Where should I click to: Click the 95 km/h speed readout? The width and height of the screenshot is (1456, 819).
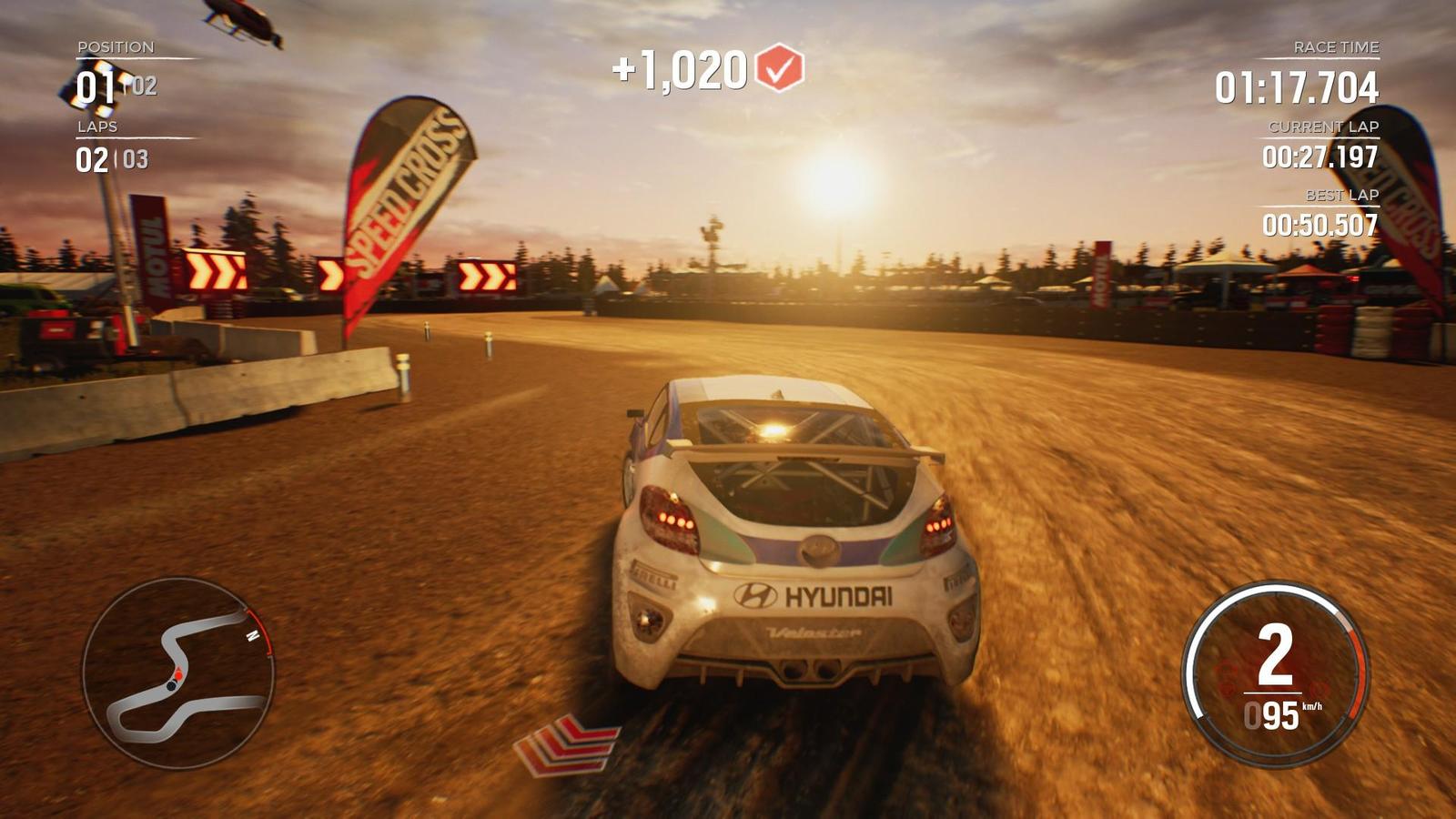(x=1282, y=713)
